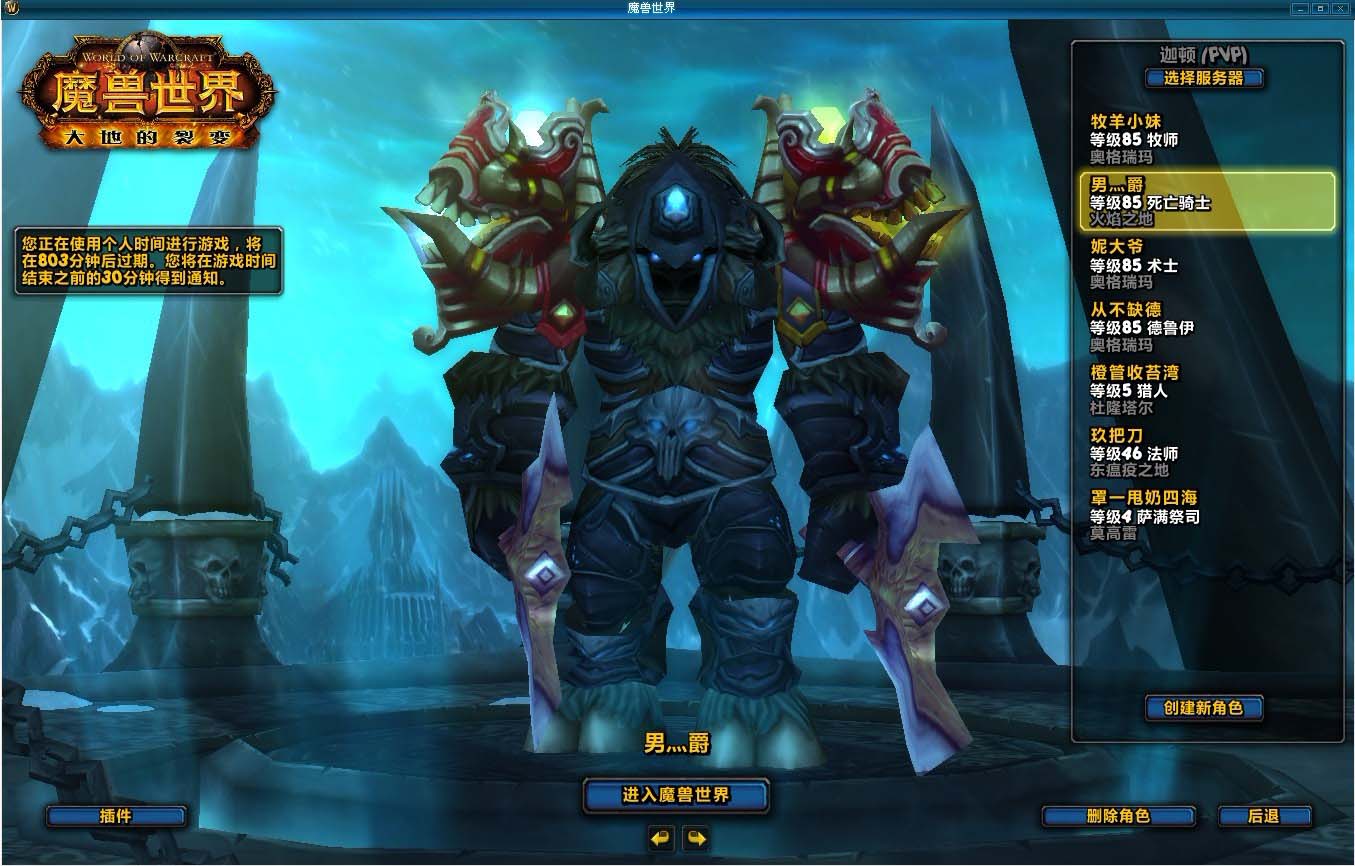Open the 选择服务器 realm selection

click(1204, 78)
